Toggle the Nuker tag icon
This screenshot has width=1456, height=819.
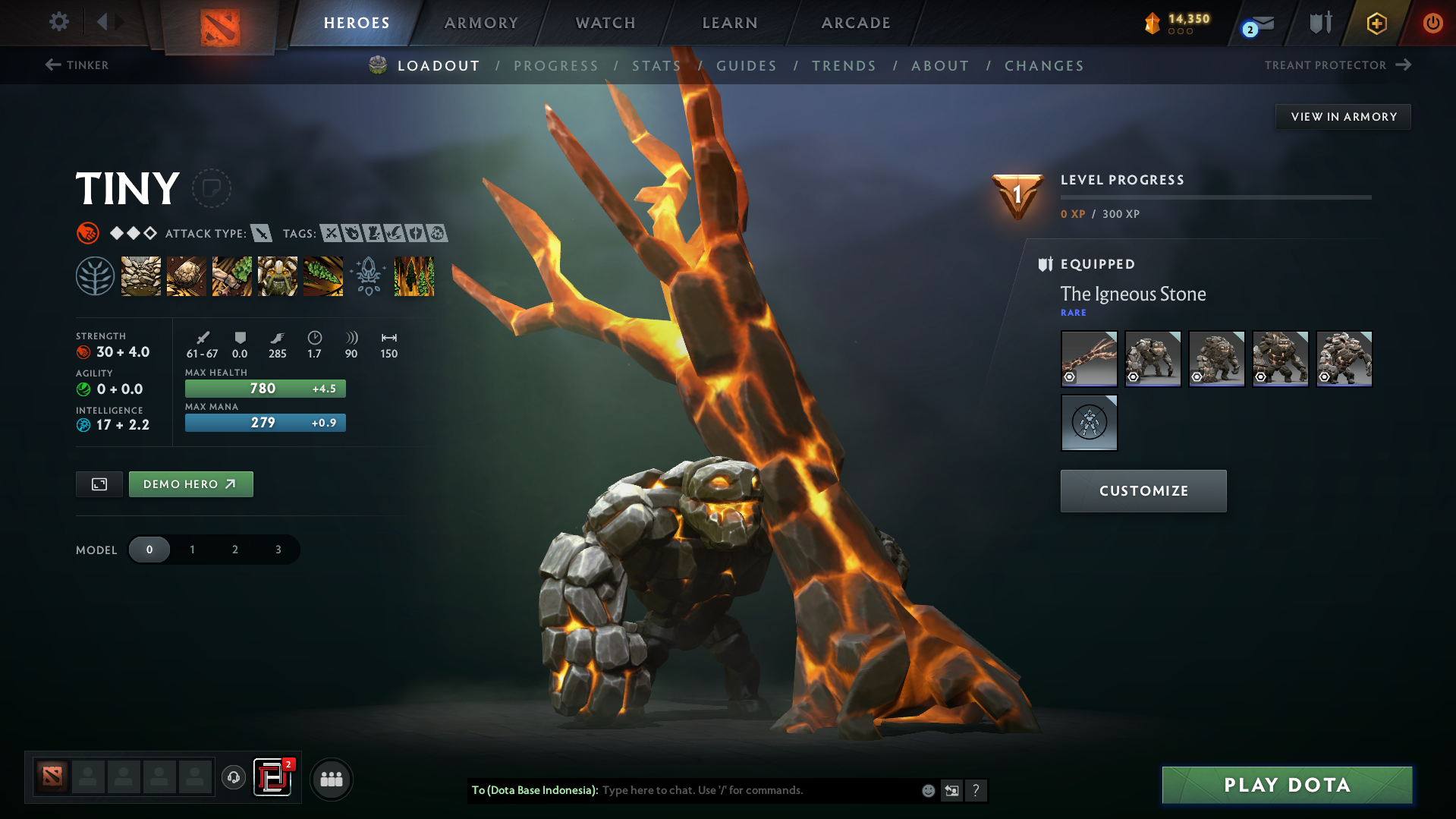(x=352, y=234)
